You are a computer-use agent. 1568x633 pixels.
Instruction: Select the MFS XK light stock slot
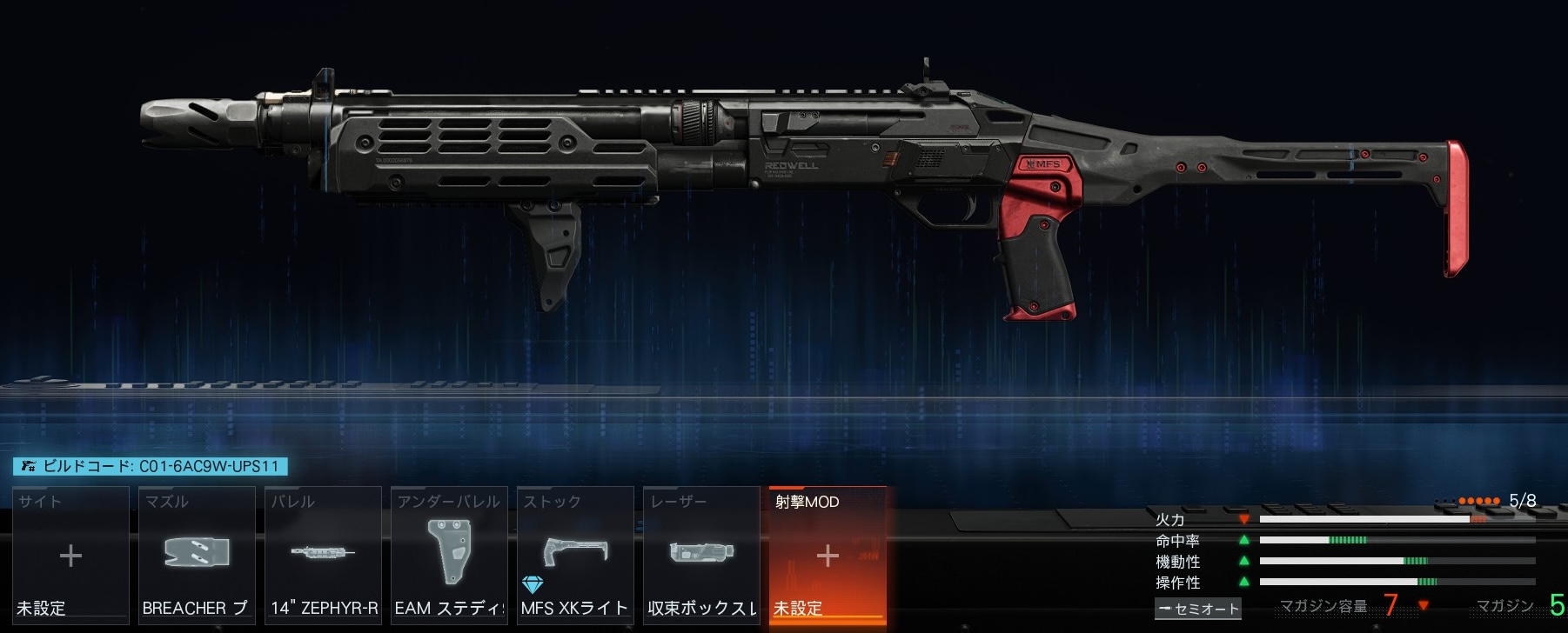[x=575, y=555]
